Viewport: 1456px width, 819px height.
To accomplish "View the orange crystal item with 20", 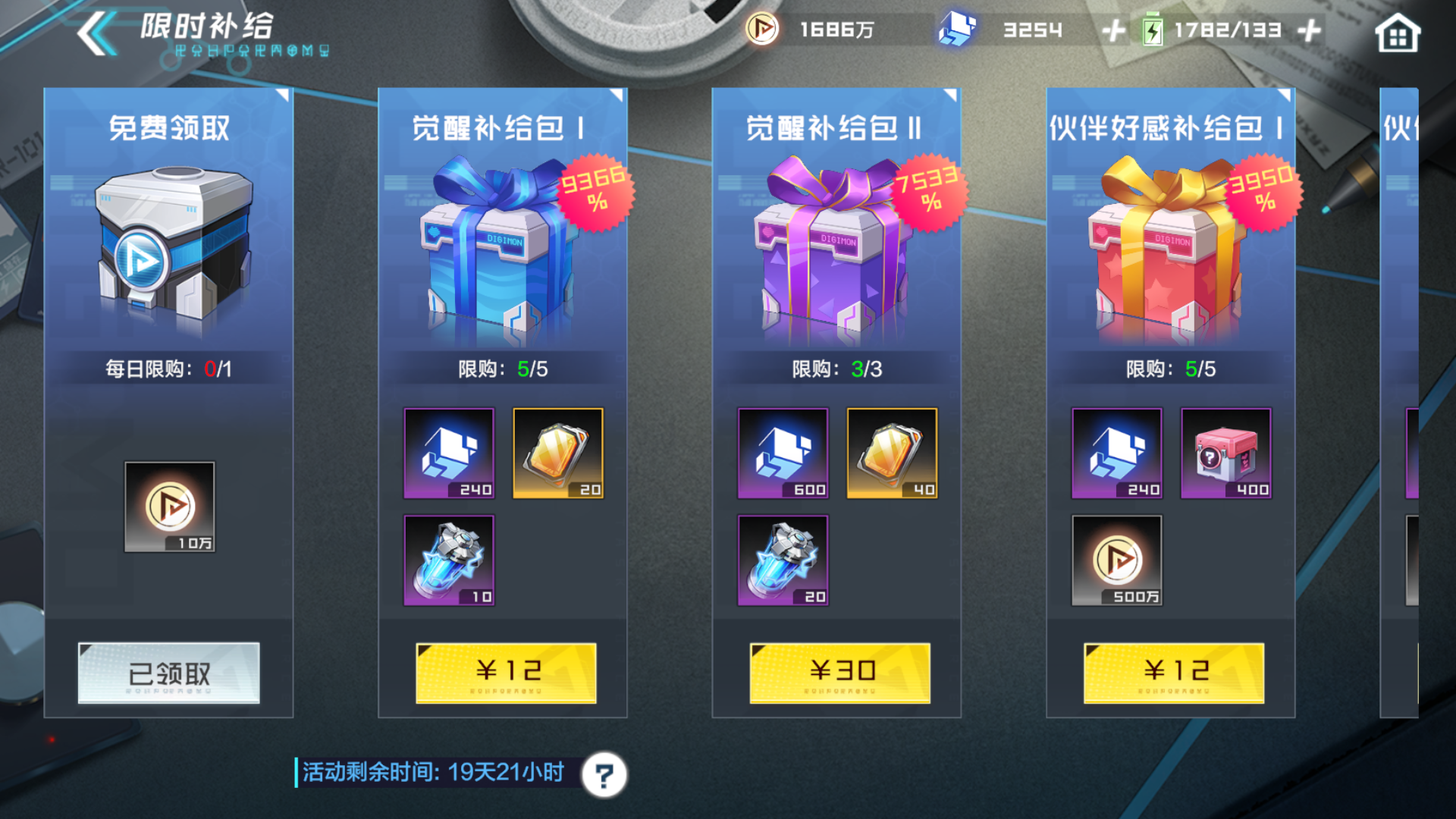I will coord(558,453).
